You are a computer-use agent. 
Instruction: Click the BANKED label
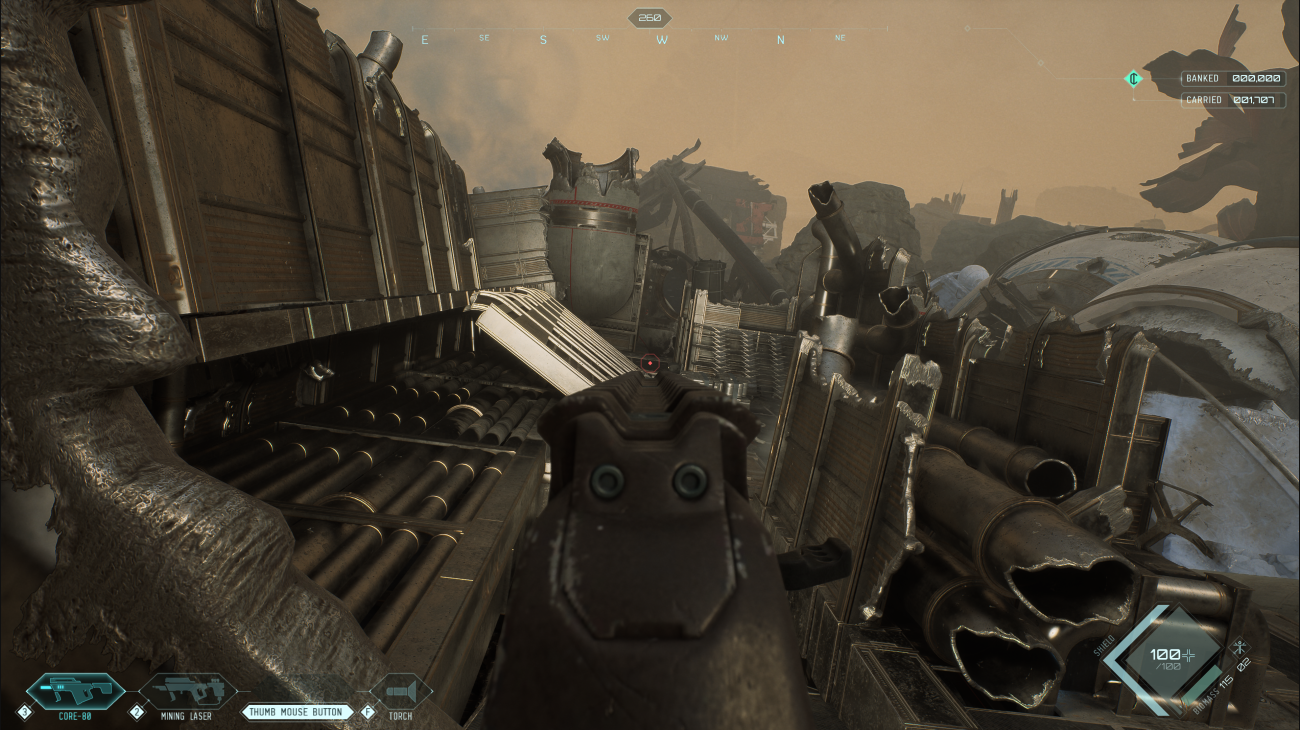[x=1202, y=78]
